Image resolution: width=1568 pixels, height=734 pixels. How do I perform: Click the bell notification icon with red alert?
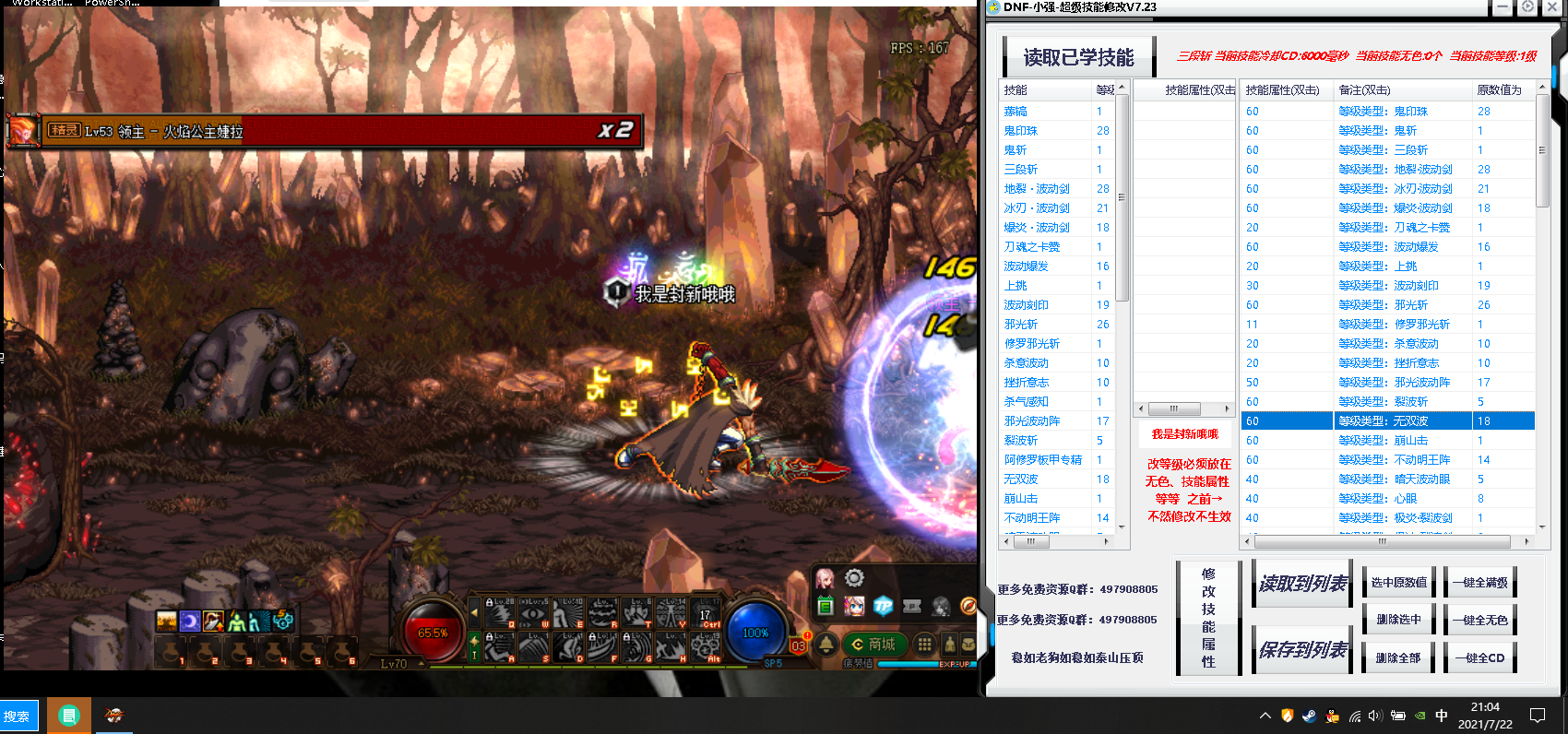[826, 644]
